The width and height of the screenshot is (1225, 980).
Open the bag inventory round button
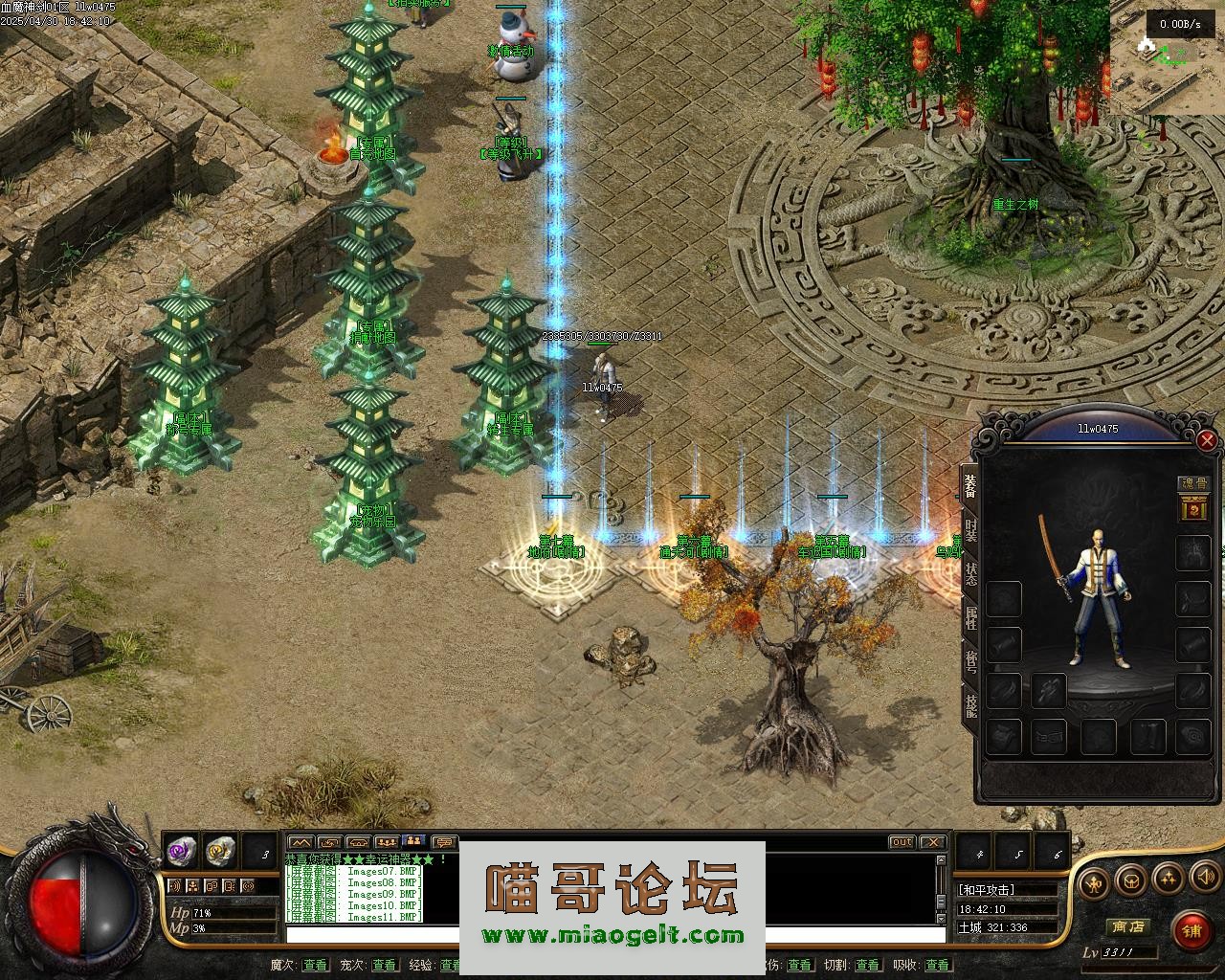1131,880
